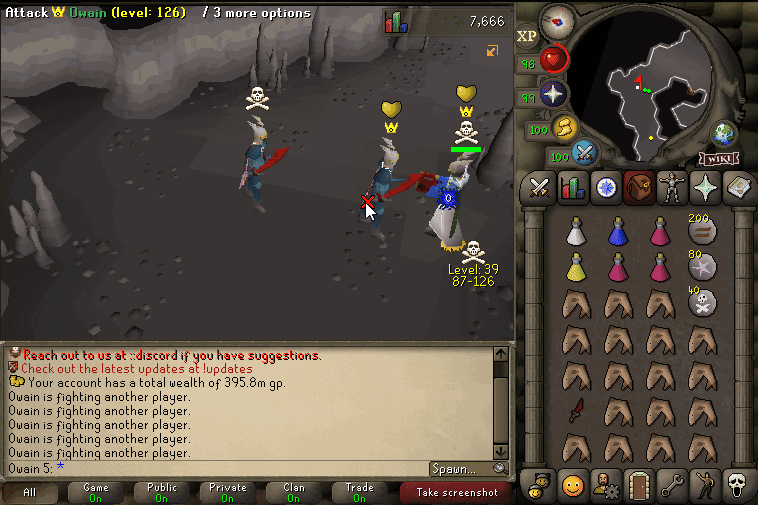This screenshot has height=505, width=758.
Task: Click the compass on the minimap frame
Action: 557,19
